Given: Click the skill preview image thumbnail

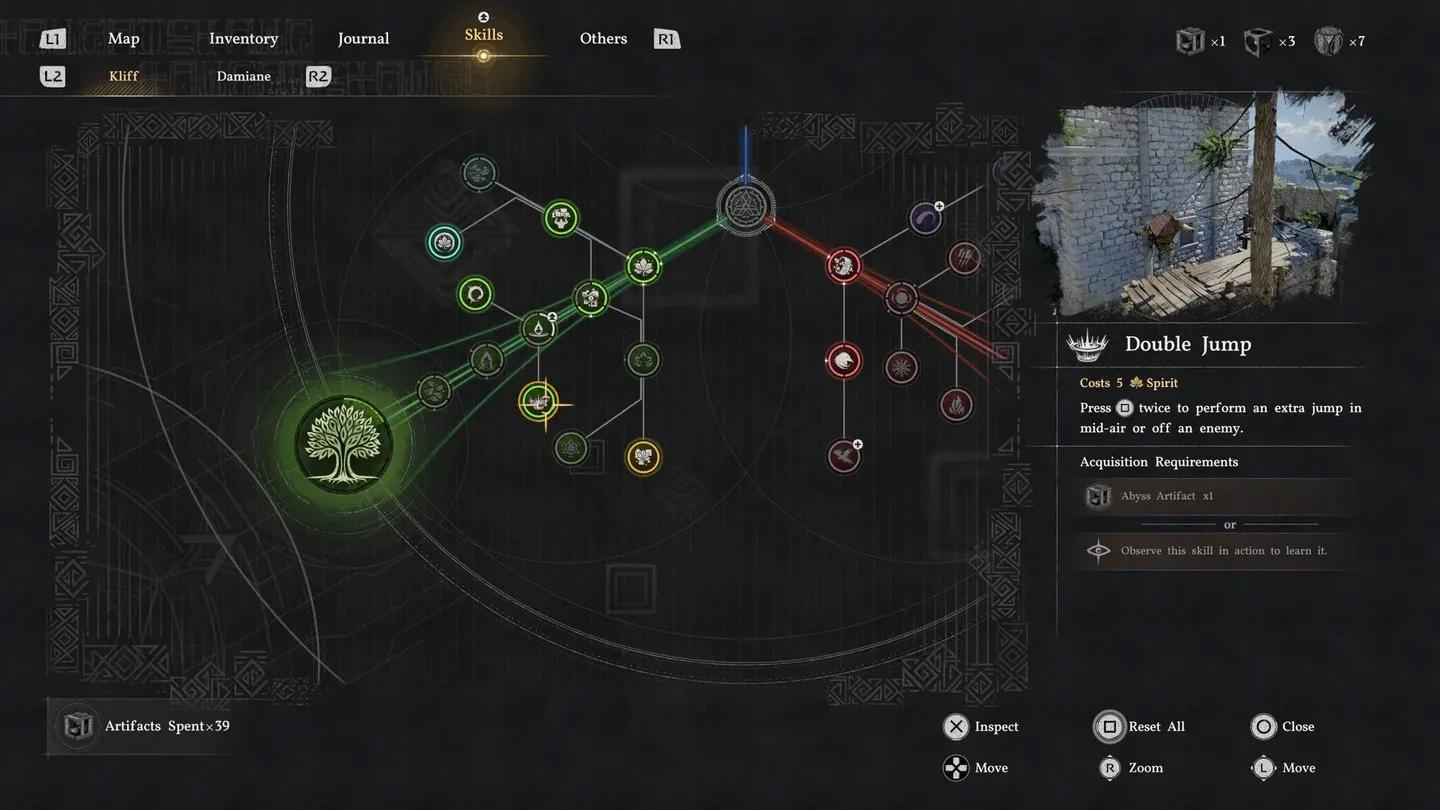Looking at the screenshot, I should point(1200,200).
